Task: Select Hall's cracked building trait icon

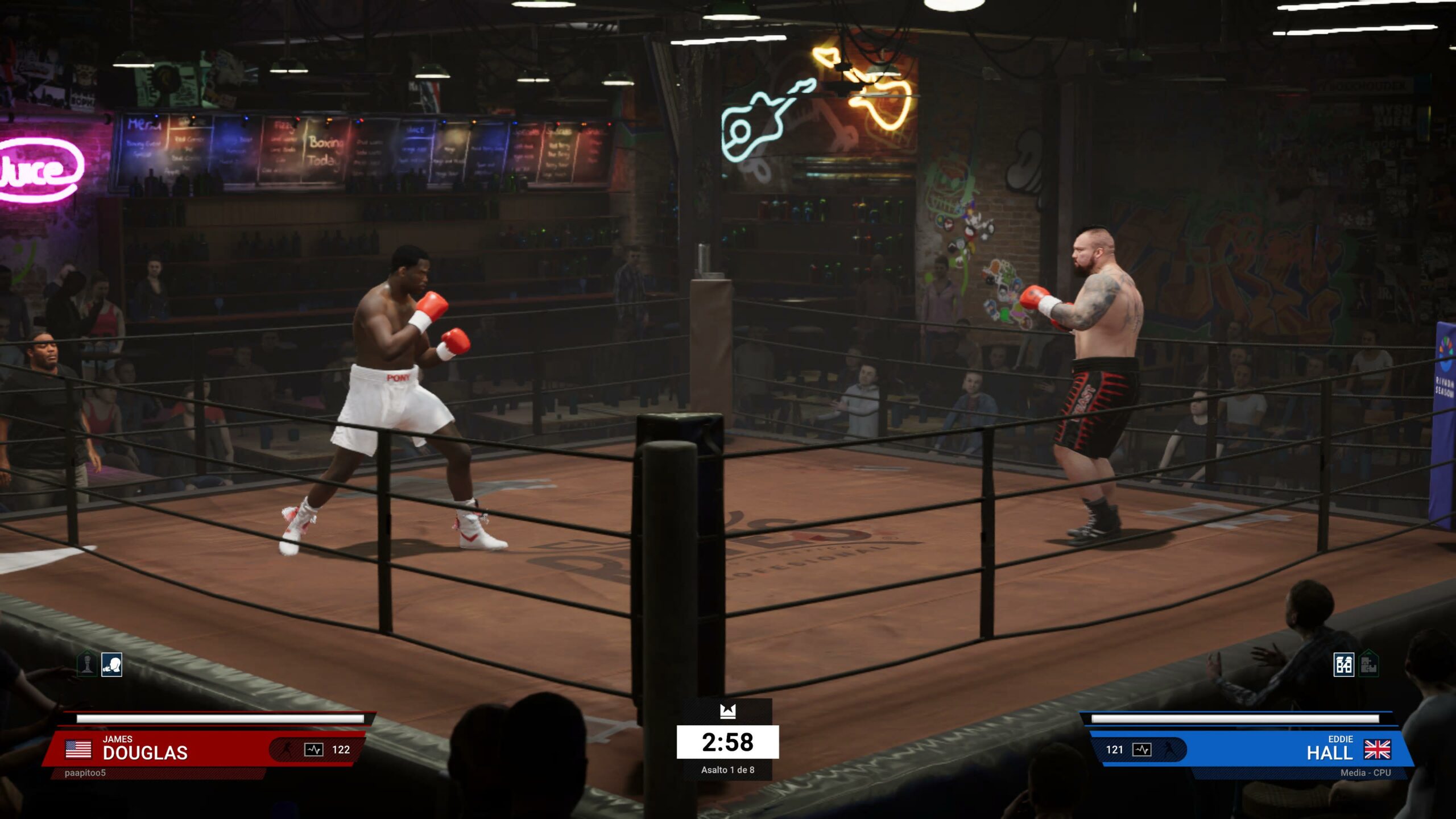Action: click(x=1344, y=664)
